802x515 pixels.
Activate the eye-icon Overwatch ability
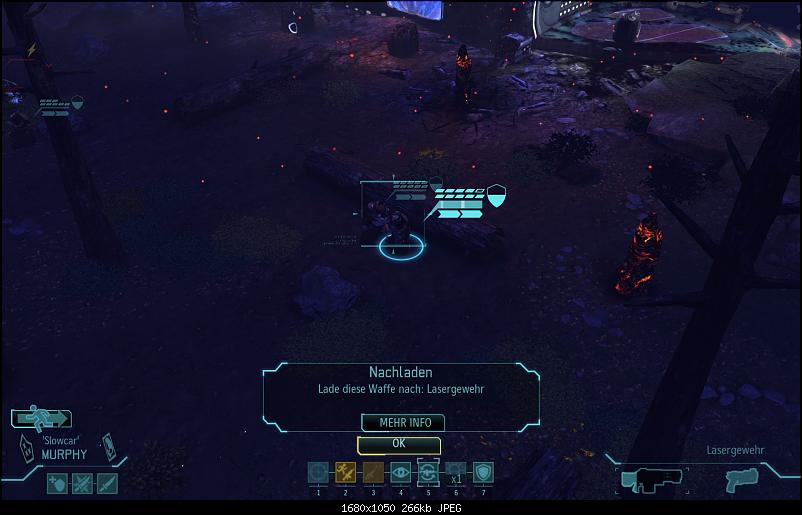coord(400,473)
